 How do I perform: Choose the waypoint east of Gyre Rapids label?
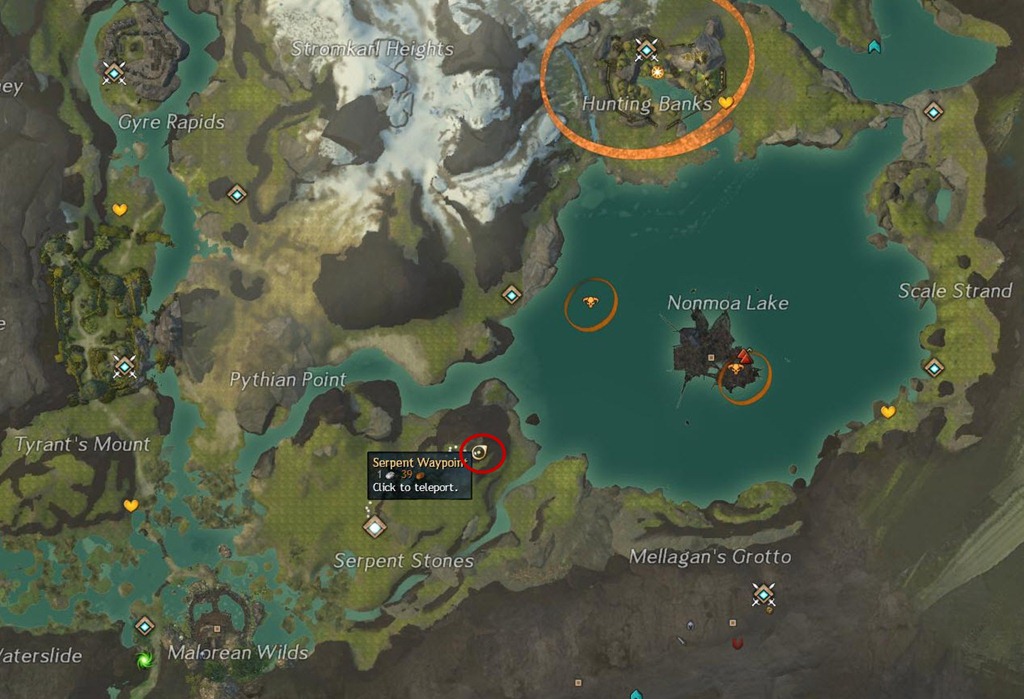pos(237,194)
